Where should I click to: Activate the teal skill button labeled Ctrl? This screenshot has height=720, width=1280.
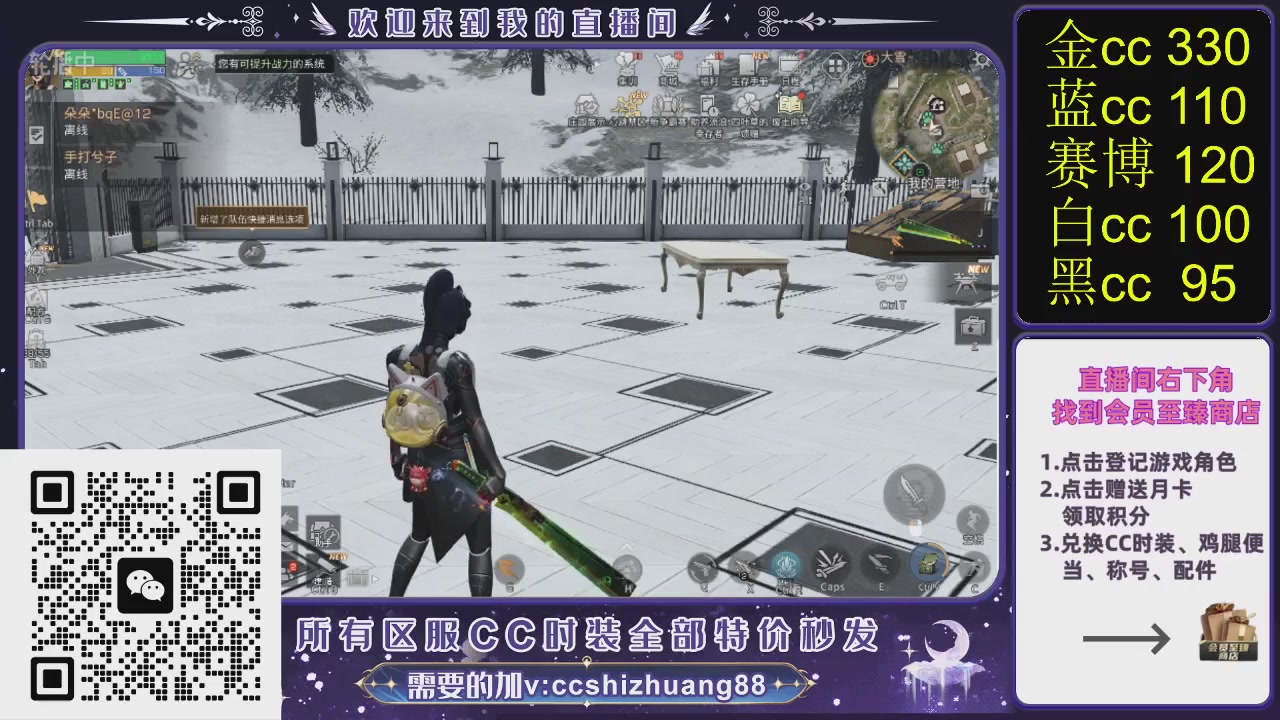tap(786, 564)
